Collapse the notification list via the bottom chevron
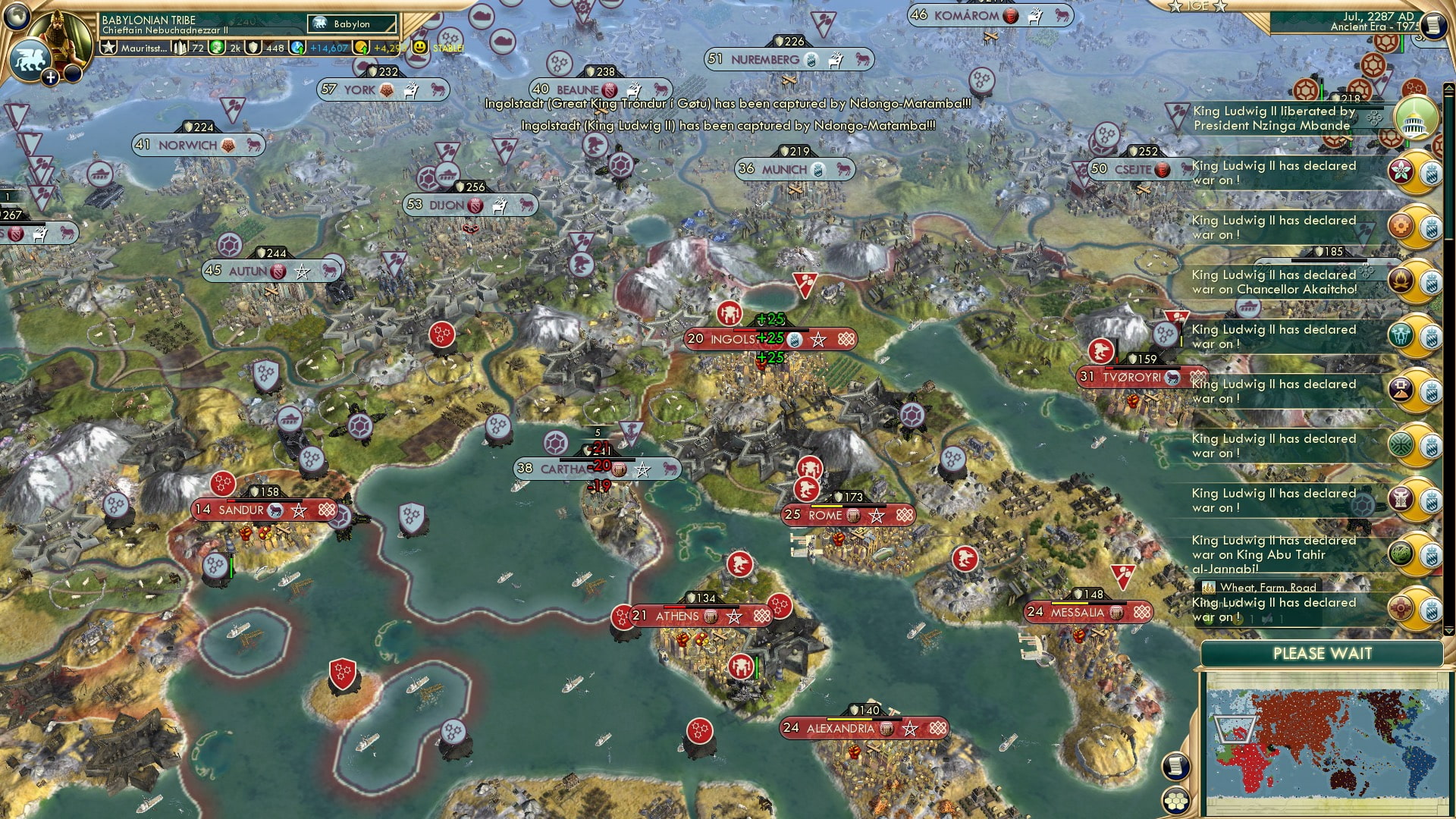 [1448, 631]
